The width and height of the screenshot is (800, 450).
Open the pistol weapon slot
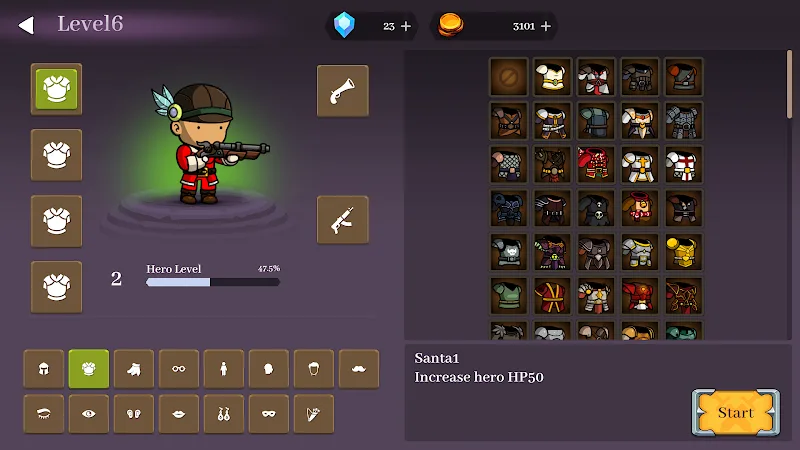tap(342, 91)
